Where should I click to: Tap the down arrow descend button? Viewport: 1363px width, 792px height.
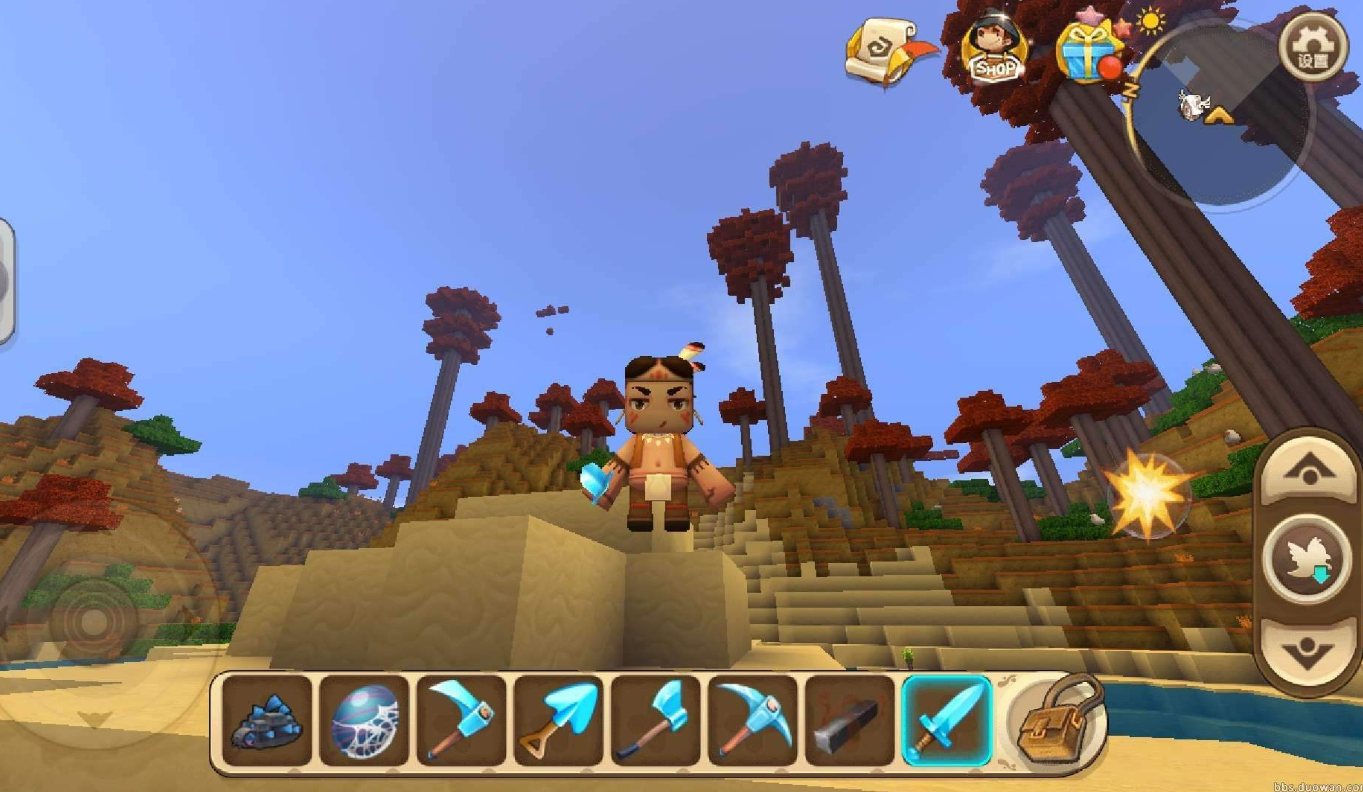[1308, 650]
